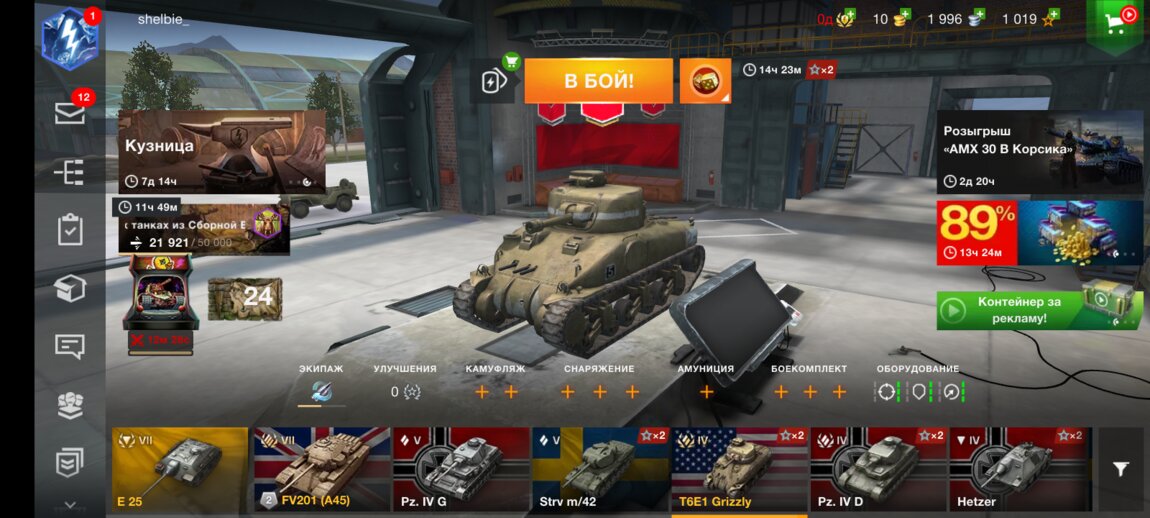Choose the Pz. IV D tank
The image size is (1150, 518).
(x=877, y=469)
